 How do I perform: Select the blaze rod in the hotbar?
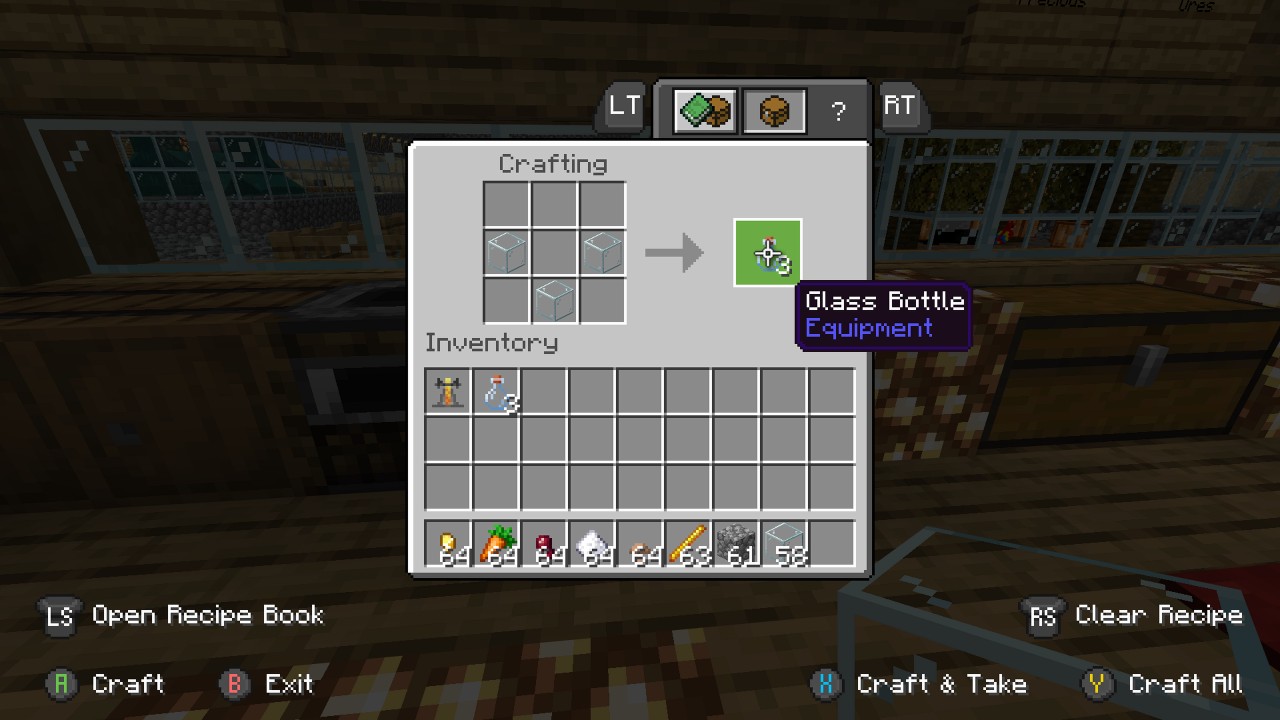coord(693,543)
